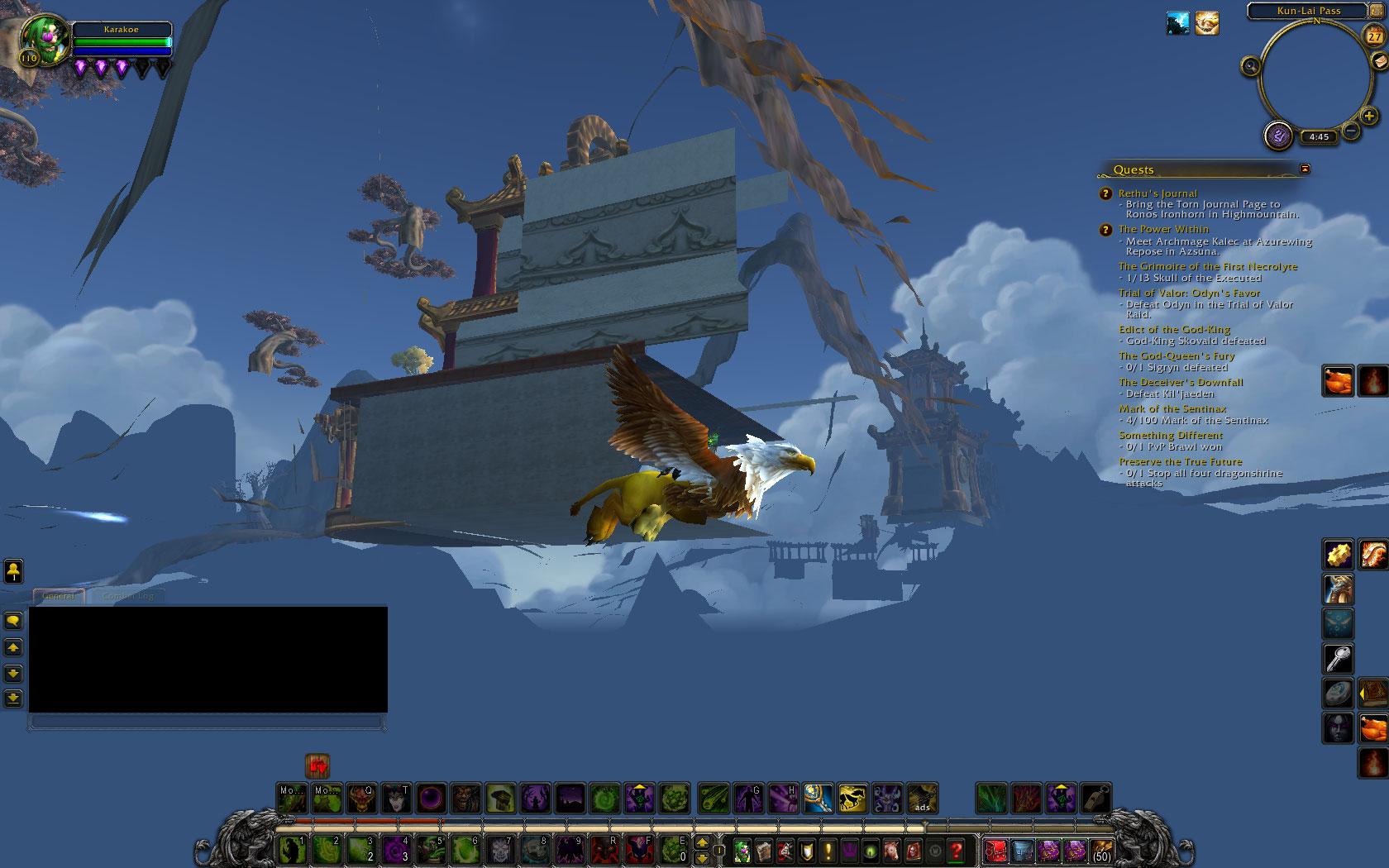This screenshot has height=868, width=1389.
Task: Open the class order hall report below the minimap
Action: tap(1279, 135)
